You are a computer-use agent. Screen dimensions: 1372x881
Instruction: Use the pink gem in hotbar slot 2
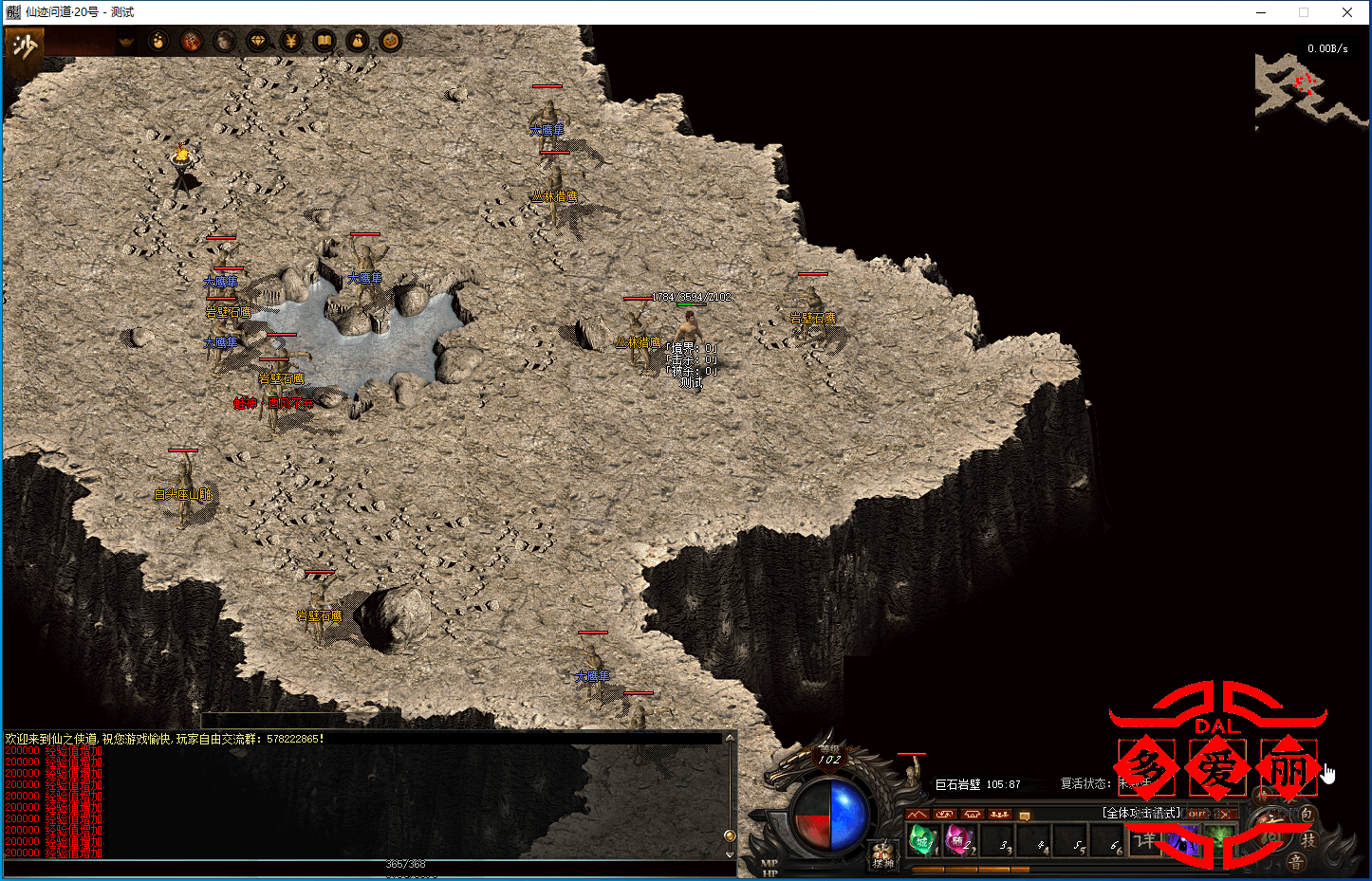tap(959, 839)
